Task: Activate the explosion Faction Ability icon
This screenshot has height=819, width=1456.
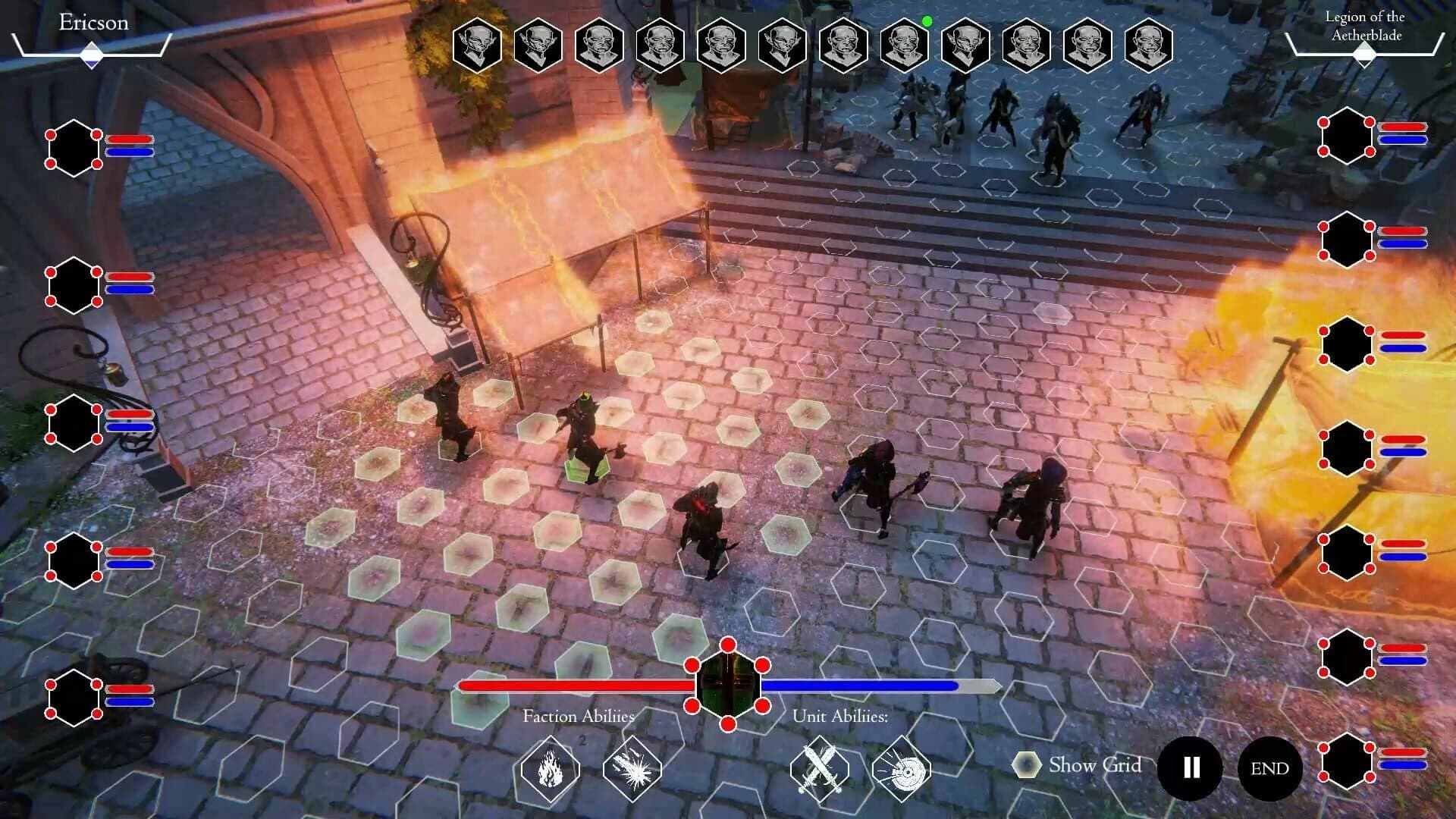Action: [633, 769]
